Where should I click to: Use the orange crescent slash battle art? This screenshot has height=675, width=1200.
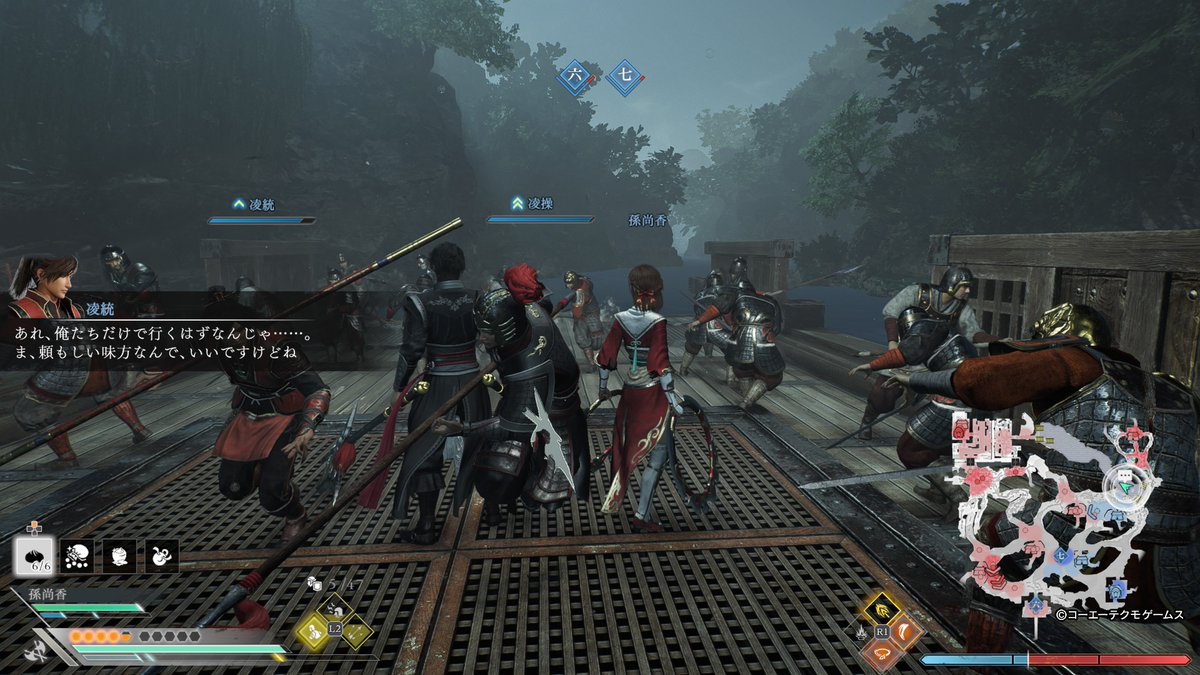(905, 631)
